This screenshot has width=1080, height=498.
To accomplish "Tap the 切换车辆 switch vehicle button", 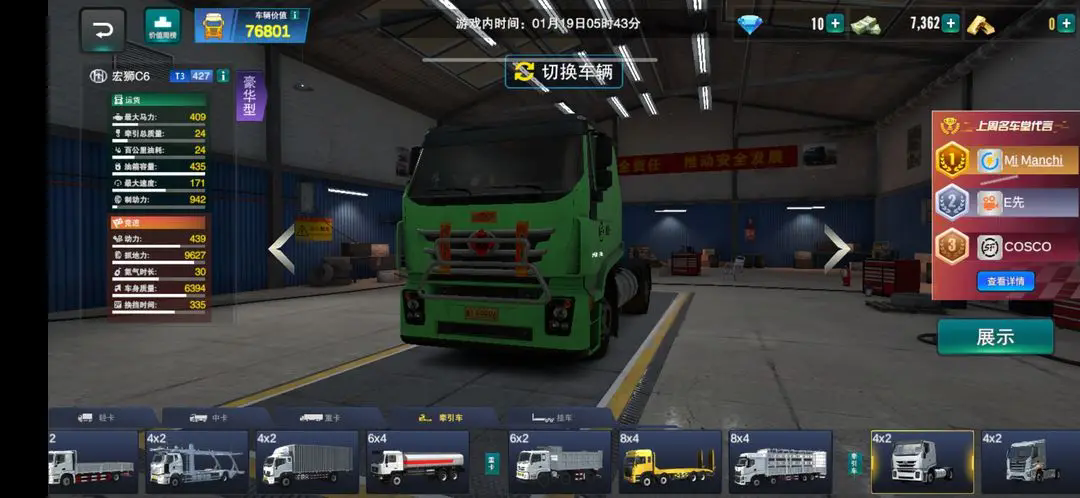I will 563,72.
